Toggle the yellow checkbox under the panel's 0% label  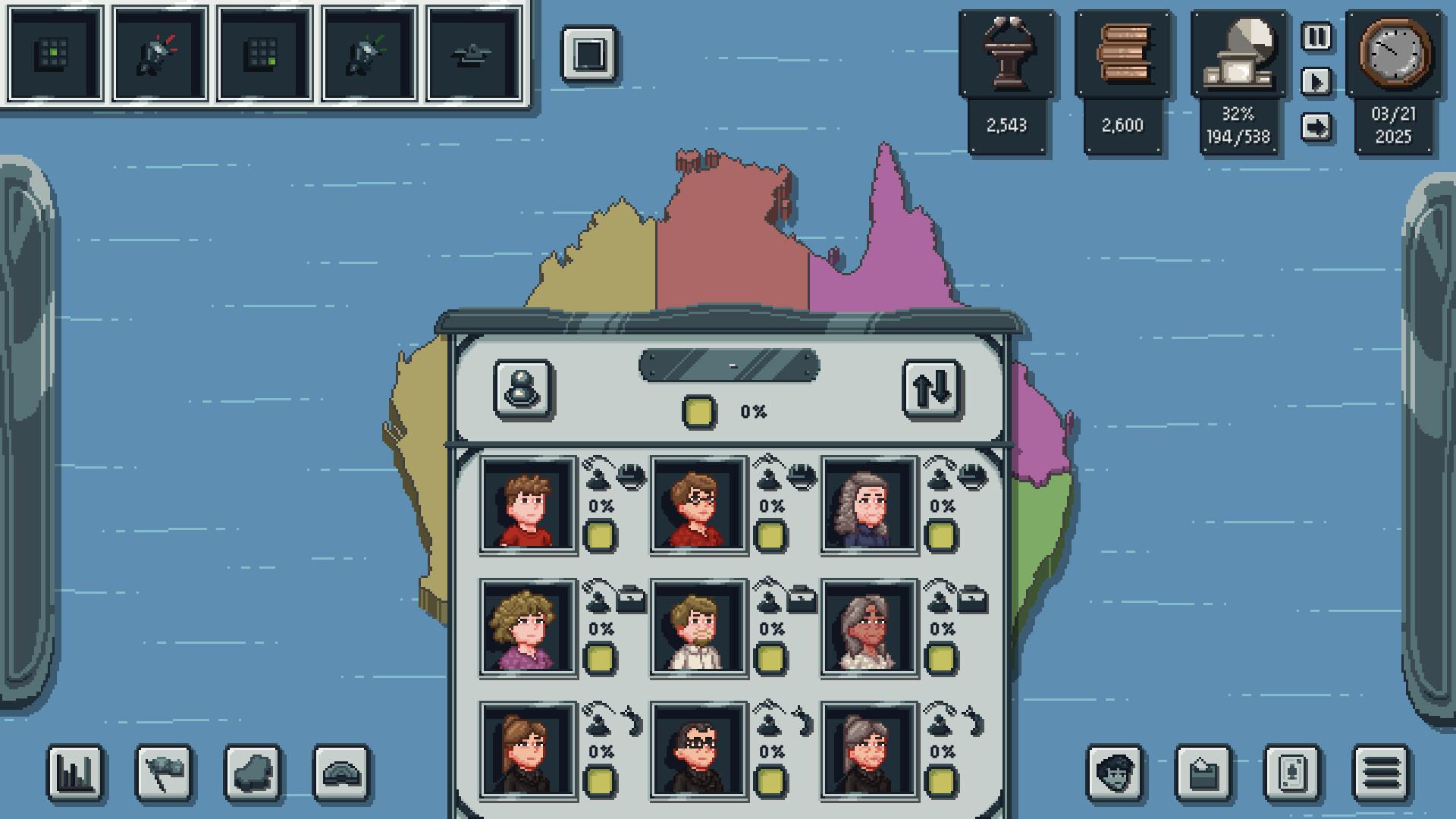(698, 411)
